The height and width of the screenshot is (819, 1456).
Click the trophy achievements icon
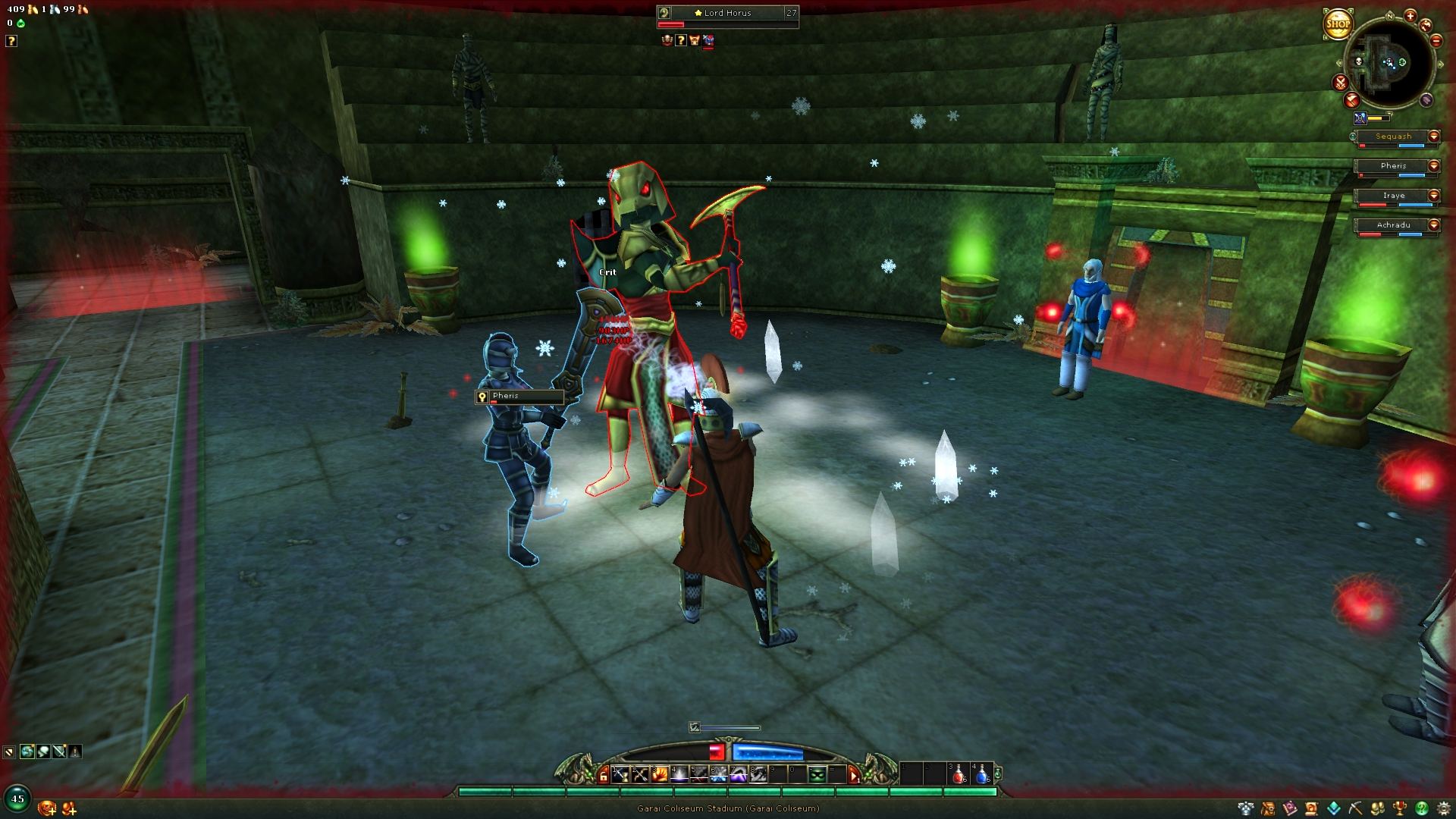pyautogui.click(x=1401, y=808)
